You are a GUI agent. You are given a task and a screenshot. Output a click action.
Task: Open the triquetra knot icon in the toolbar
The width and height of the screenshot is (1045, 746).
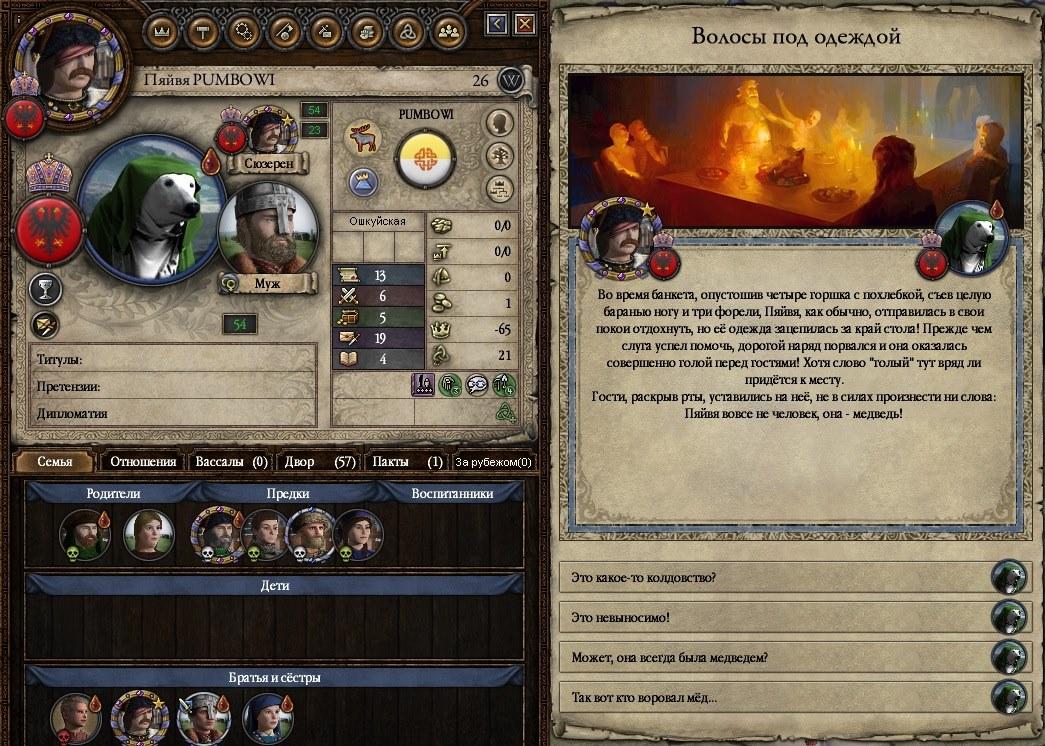[407, 31]
